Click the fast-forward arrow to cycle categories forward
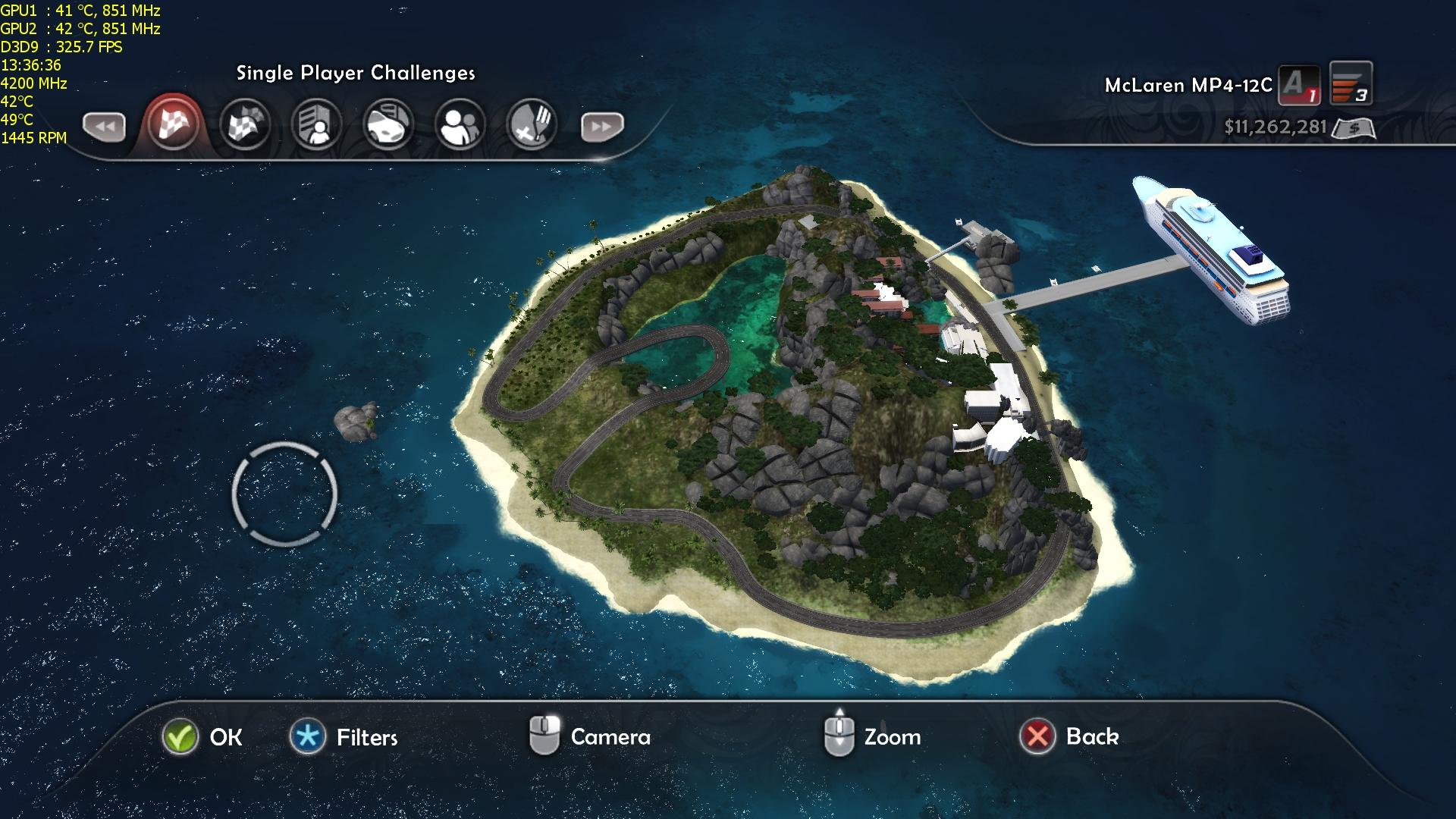The height and width of the screenshot is (819, 1456). tap(602, 127)
